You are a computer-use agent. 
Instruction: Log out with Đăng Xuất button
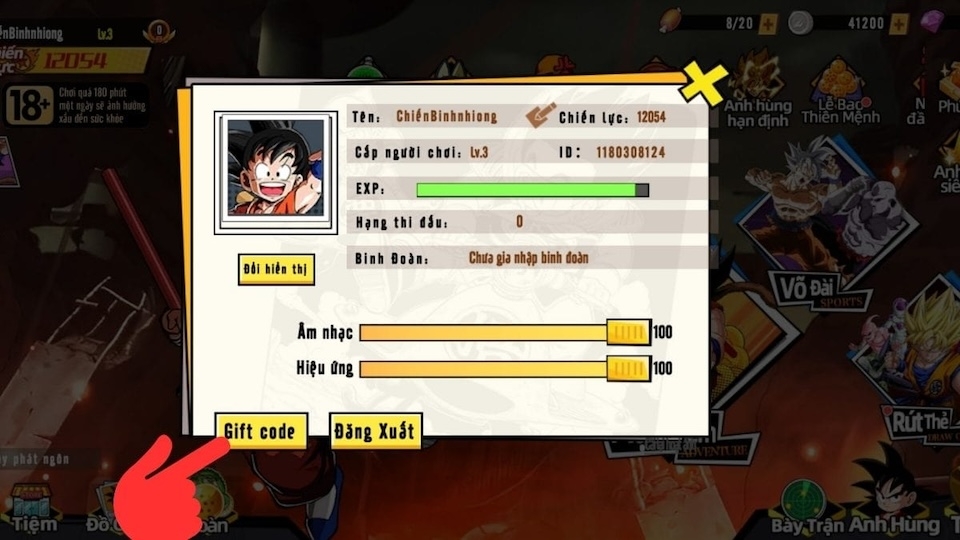tap(376, 431)
